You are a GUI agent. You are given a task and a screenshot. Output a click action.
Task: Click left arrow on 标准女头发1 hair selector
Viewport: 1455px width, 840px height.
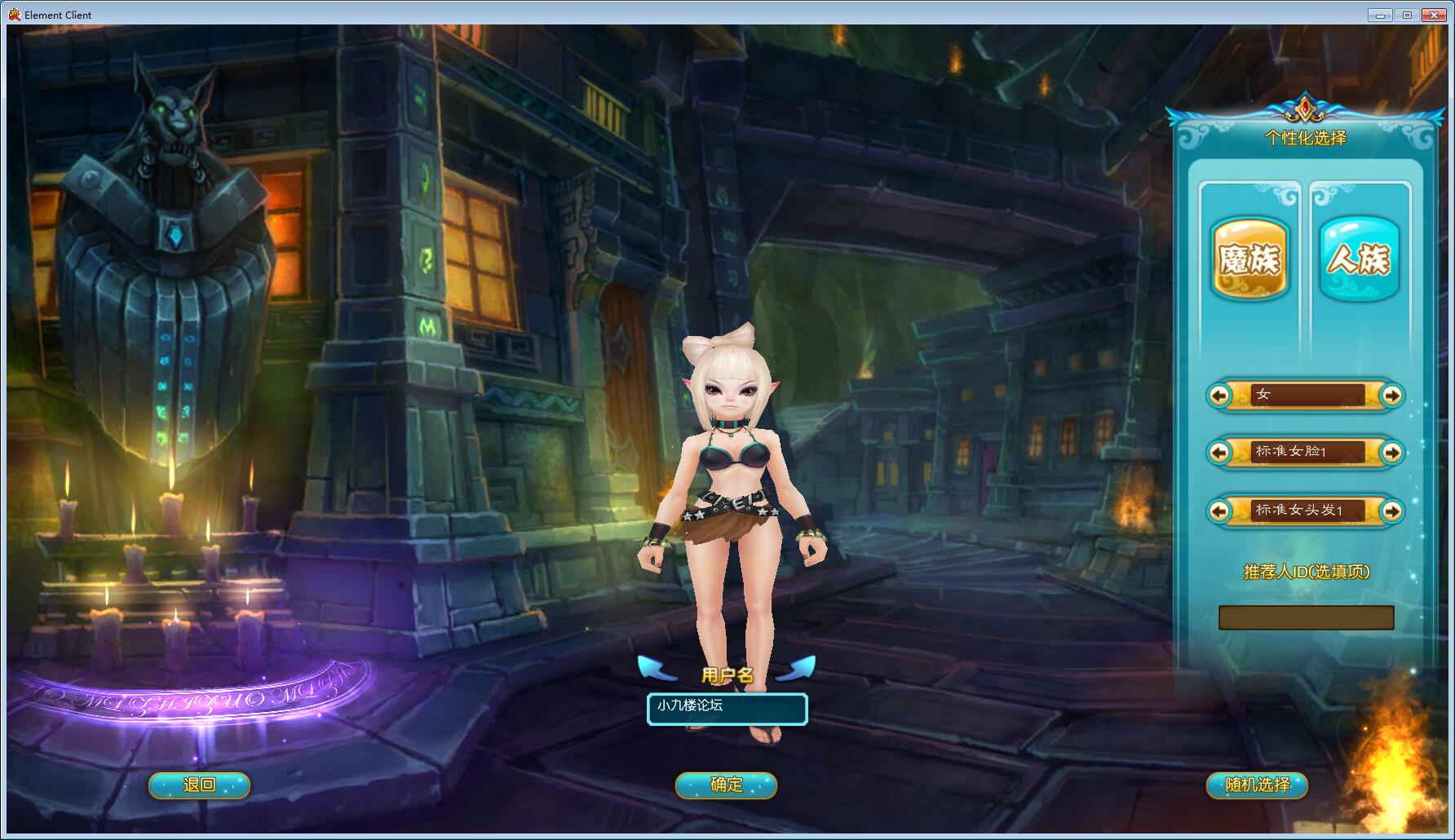[x=1219, y=511]
